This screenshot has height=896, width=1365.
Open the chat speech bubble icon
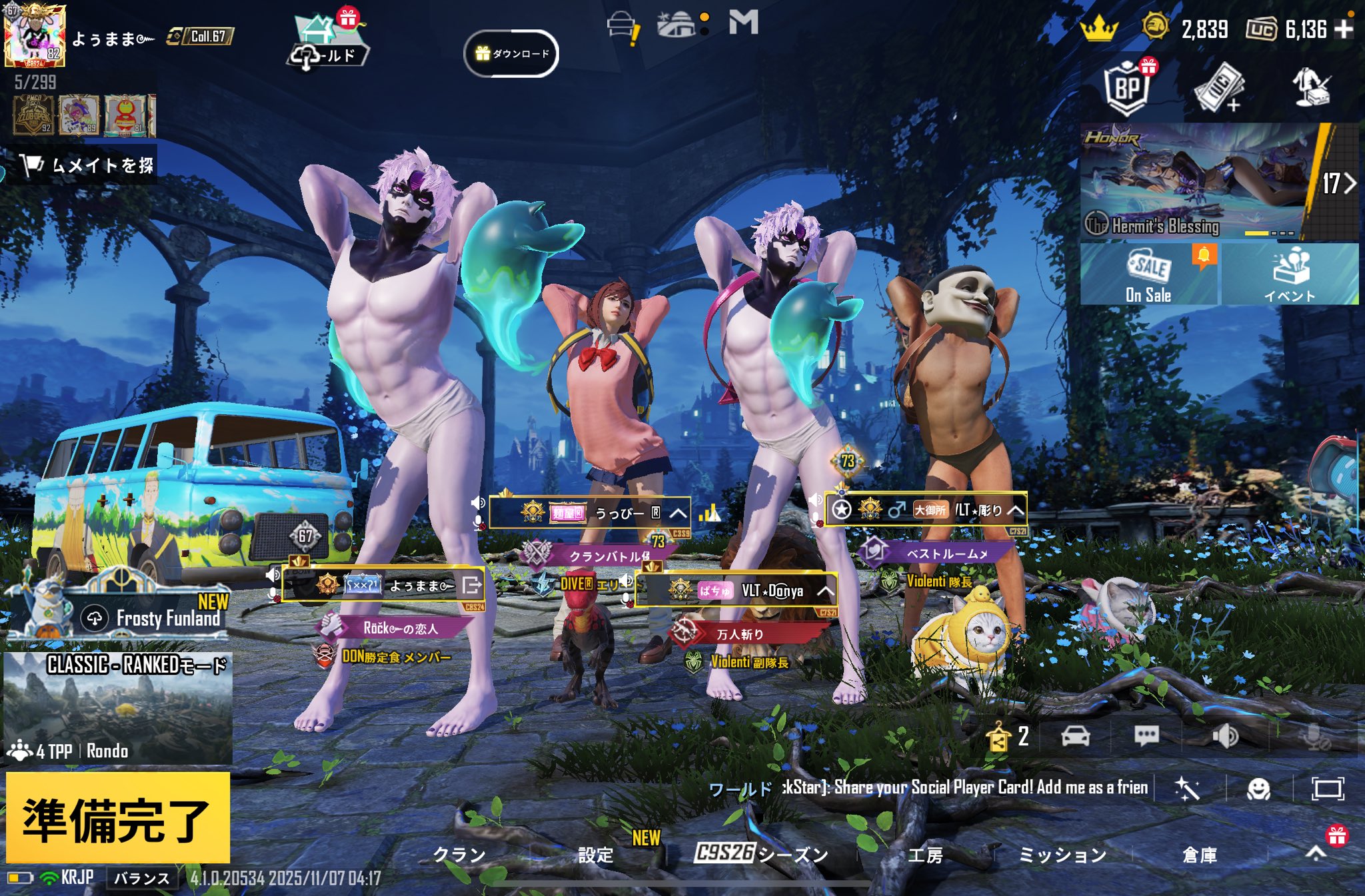click(x=1146, y=736)
